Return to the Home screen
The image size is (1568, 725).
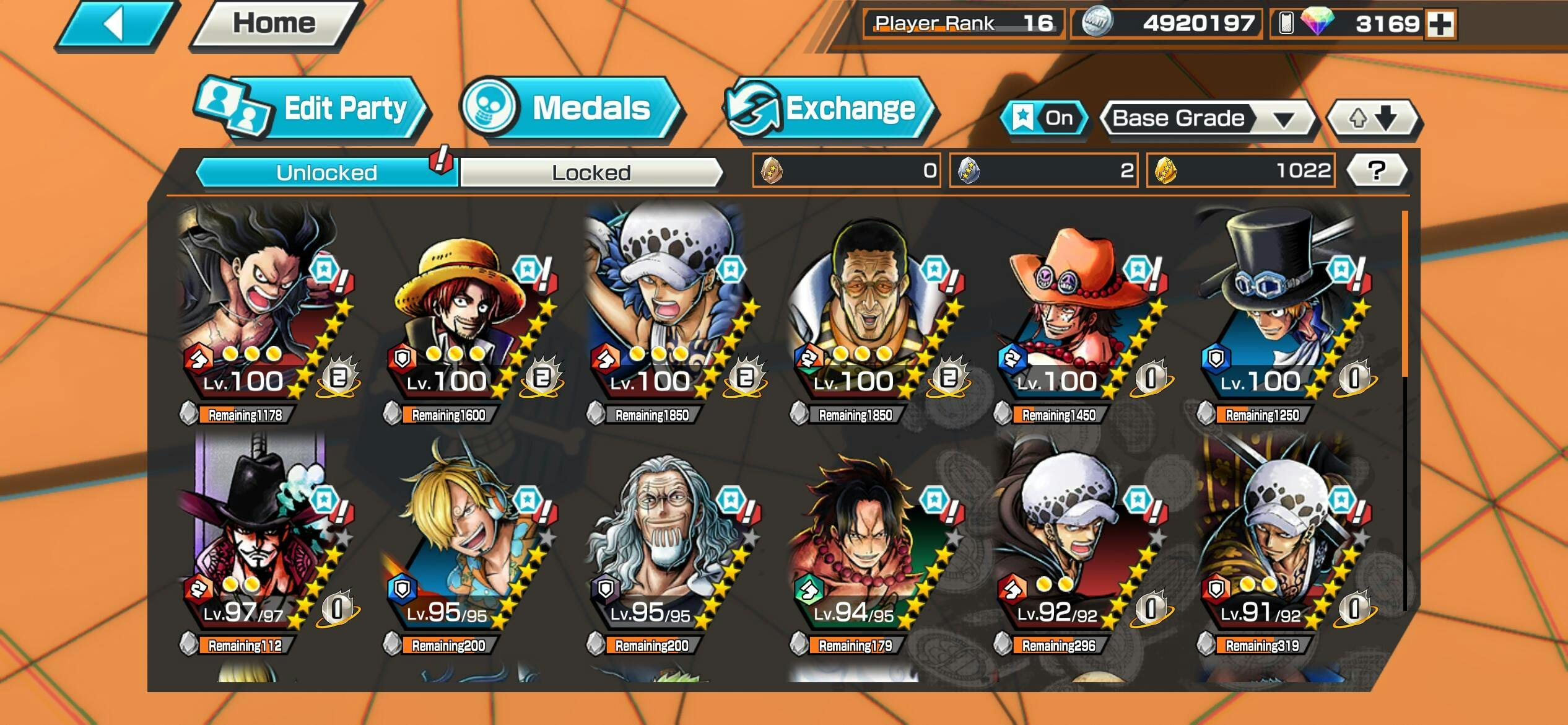(274, 25)
